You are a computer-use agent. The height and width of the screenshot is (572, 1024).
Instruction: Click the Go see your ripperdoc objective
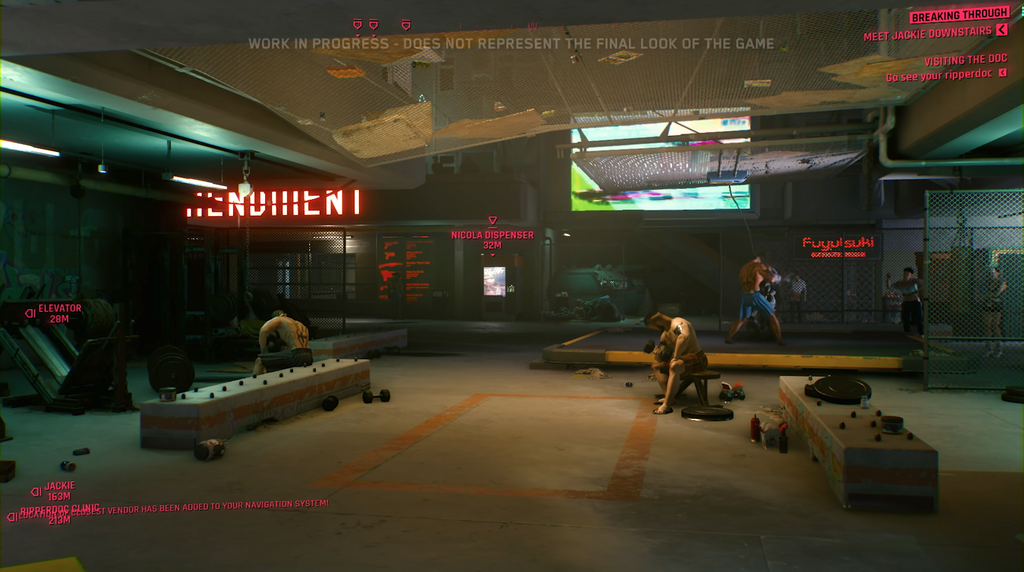939,77
